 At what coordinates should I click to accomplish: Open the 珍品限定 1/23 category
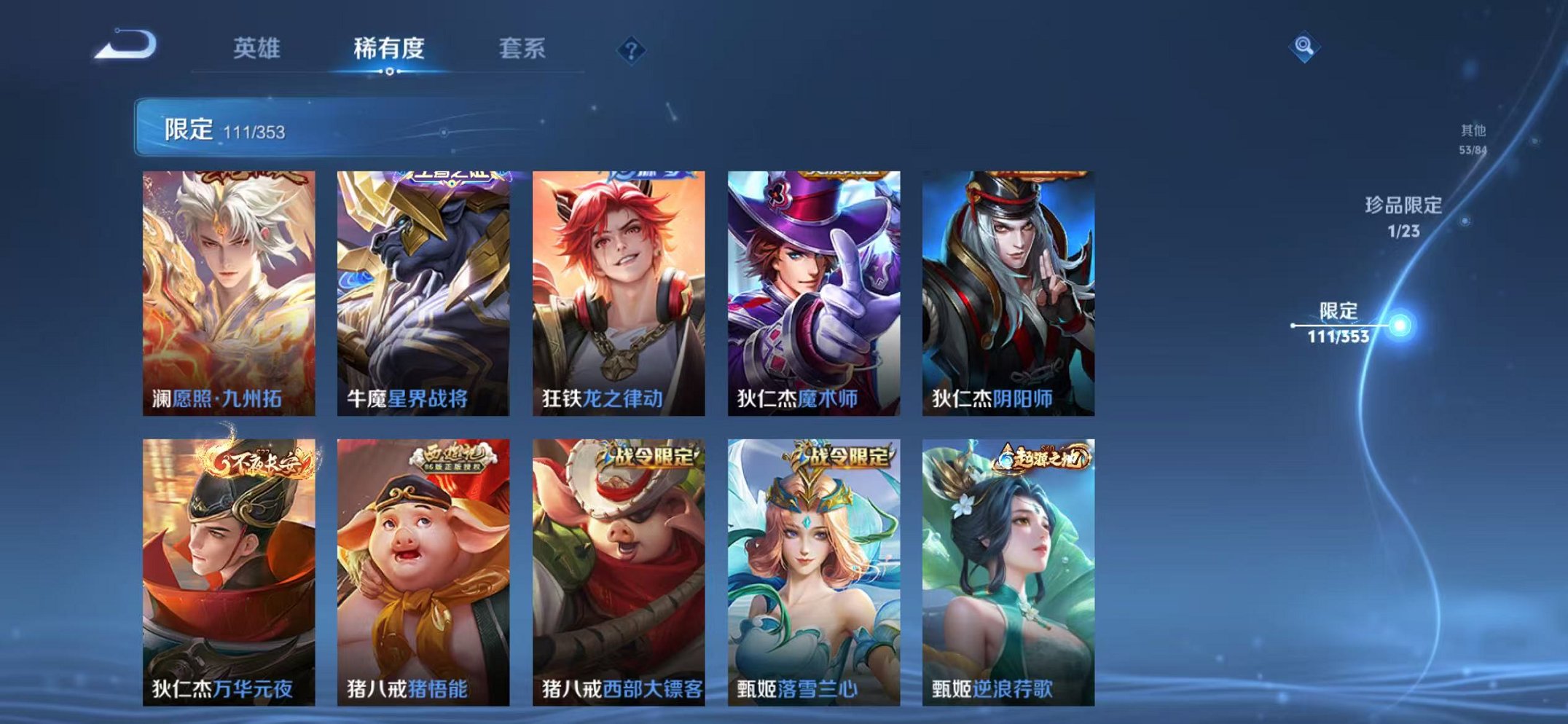[1405, 219]
